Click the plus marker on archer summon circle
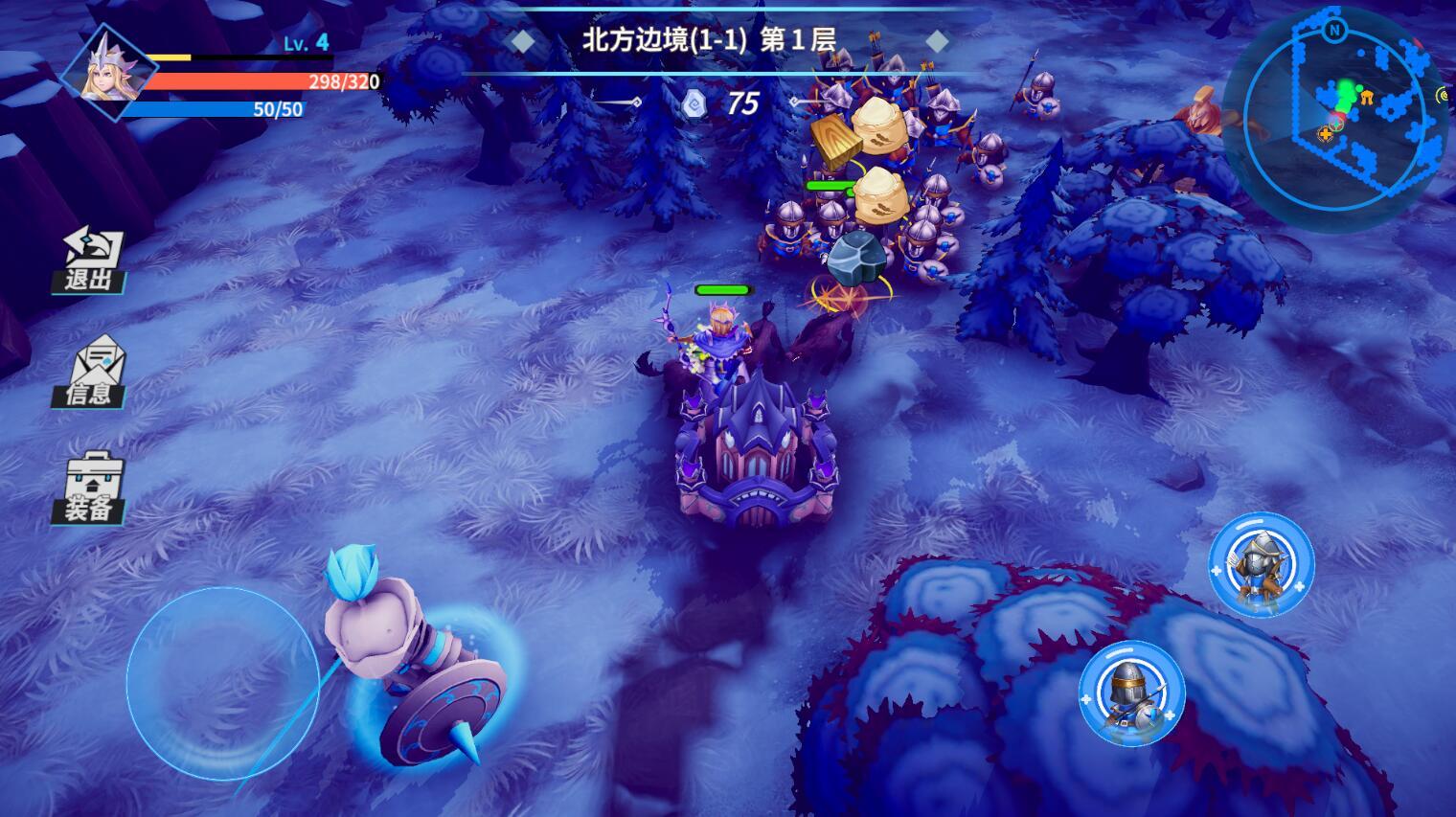 [x=1216, y=572]
